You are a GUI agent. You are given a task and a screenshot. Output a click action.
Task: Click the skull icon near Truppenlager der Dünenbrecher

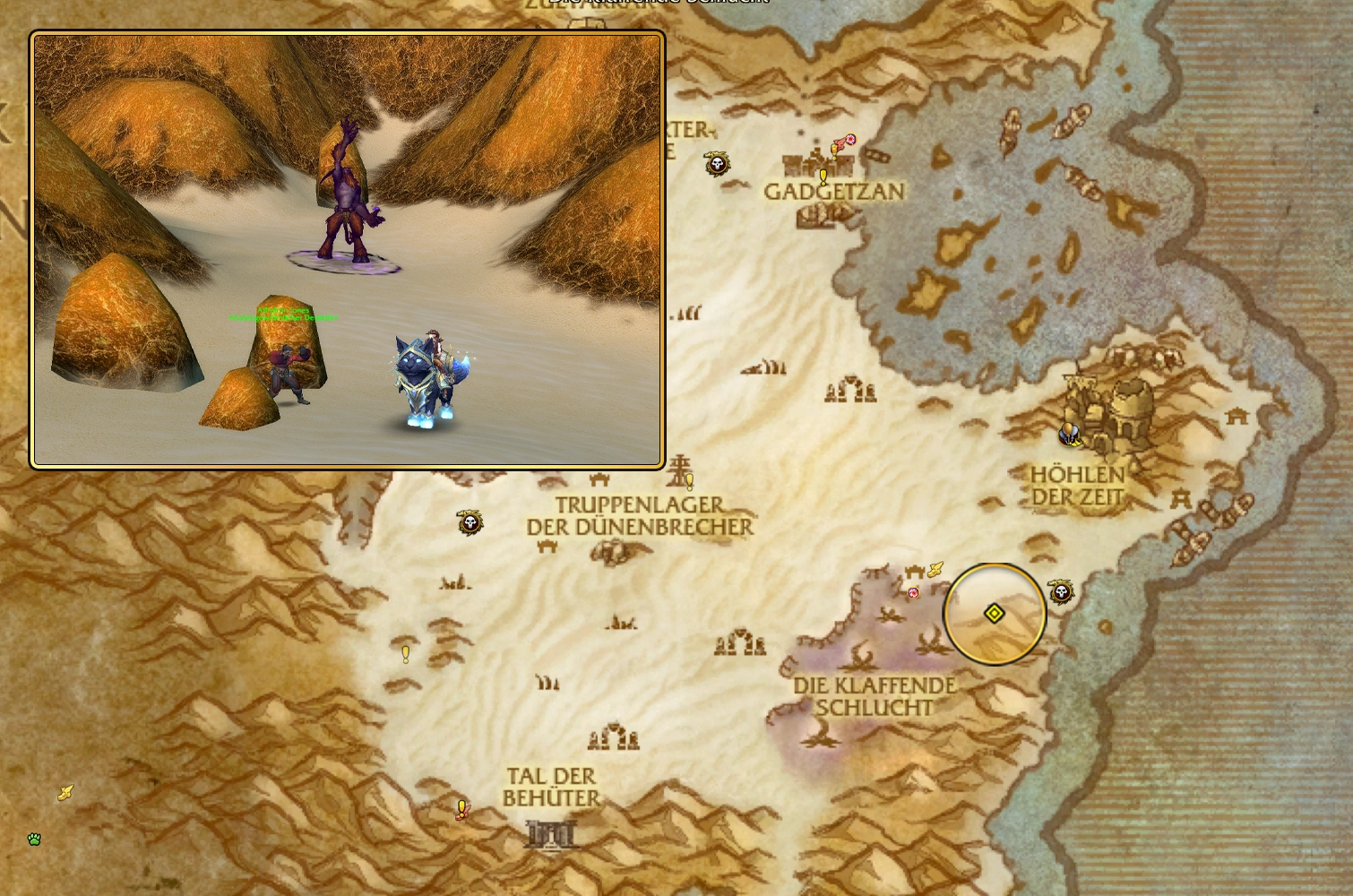coord(470,522)
